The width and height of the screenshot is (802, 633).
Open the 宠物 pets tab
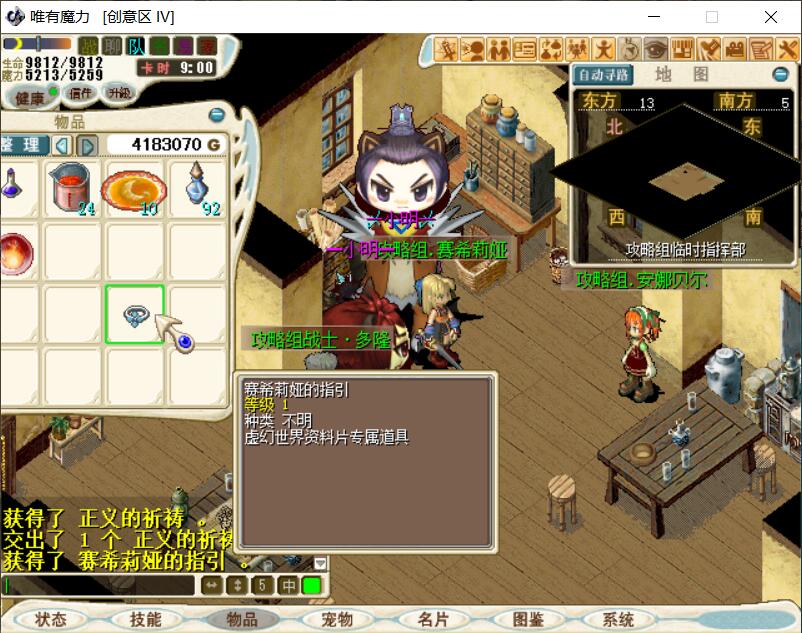(337, 619)
